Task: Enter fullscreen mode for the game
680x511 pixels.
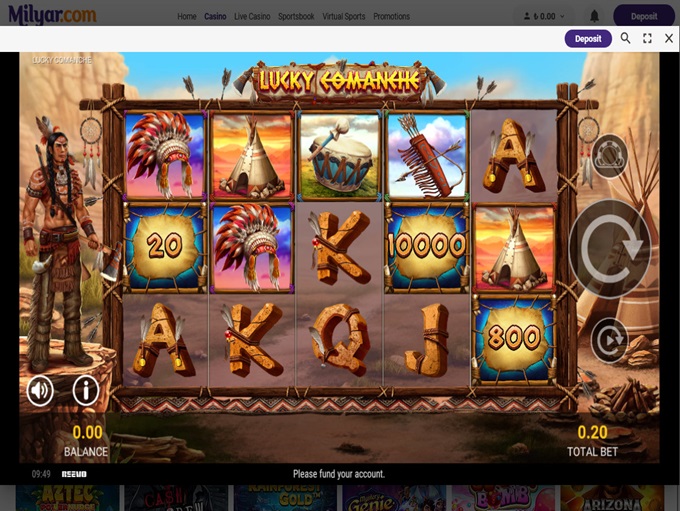Action: pos(647,39)
